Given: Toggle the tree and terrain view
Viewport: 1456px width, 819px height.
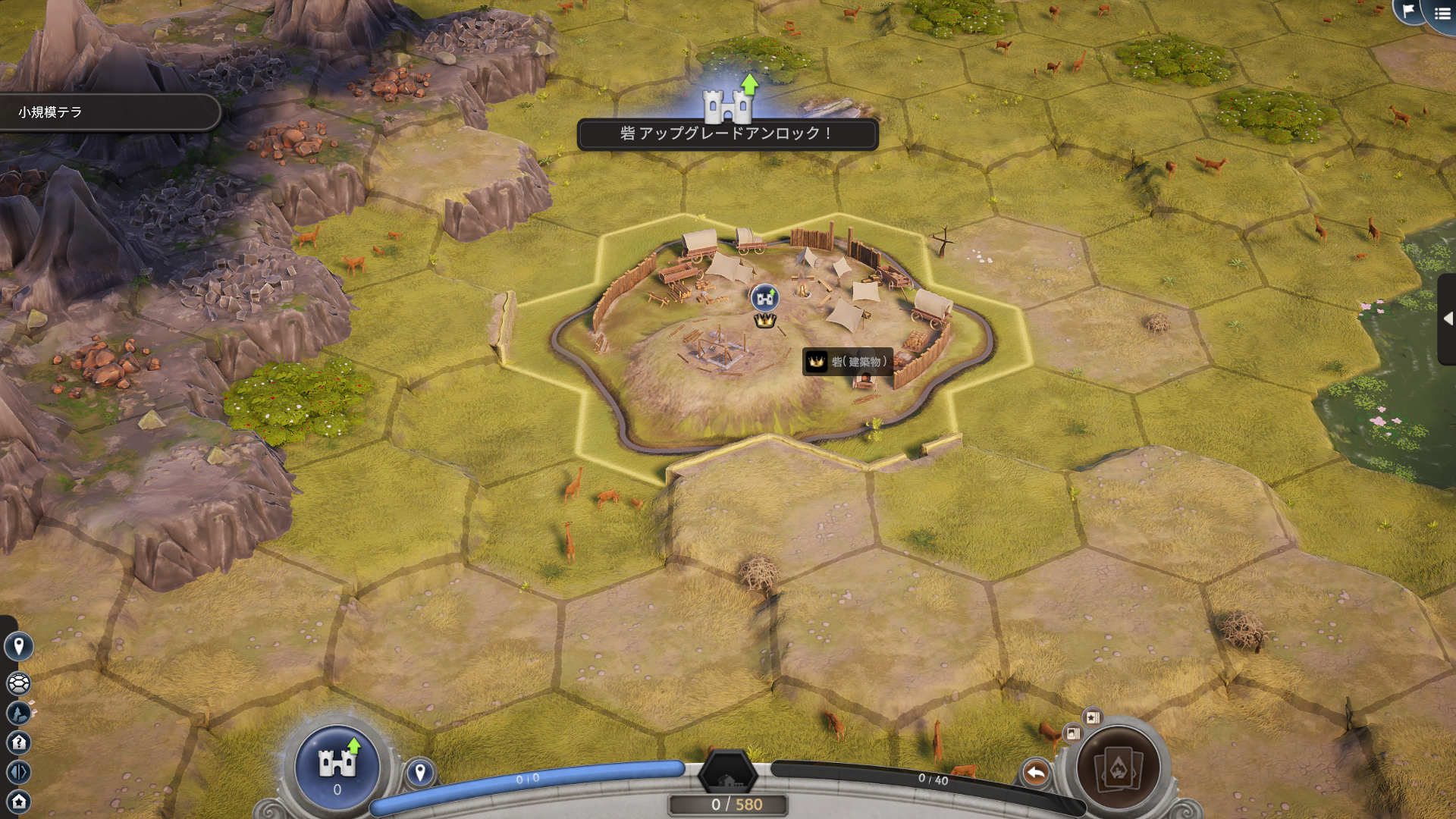Looking at the screenshot, I should tap(19, 713).
